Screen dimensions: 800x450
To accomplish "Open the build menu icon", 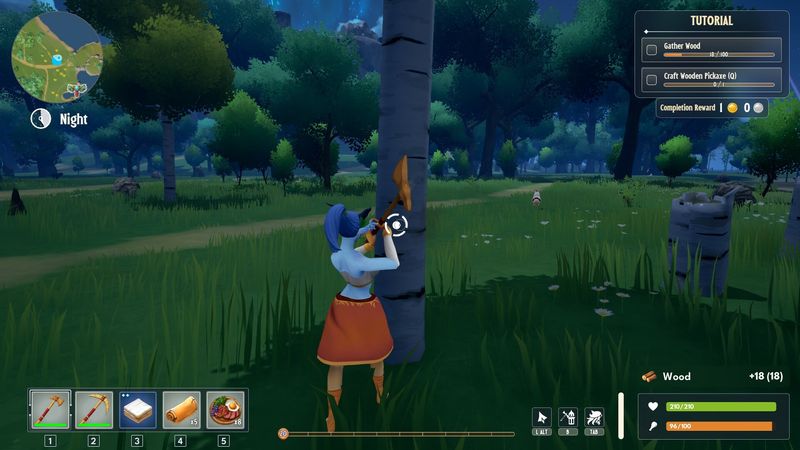I will [x=568, y=417].
